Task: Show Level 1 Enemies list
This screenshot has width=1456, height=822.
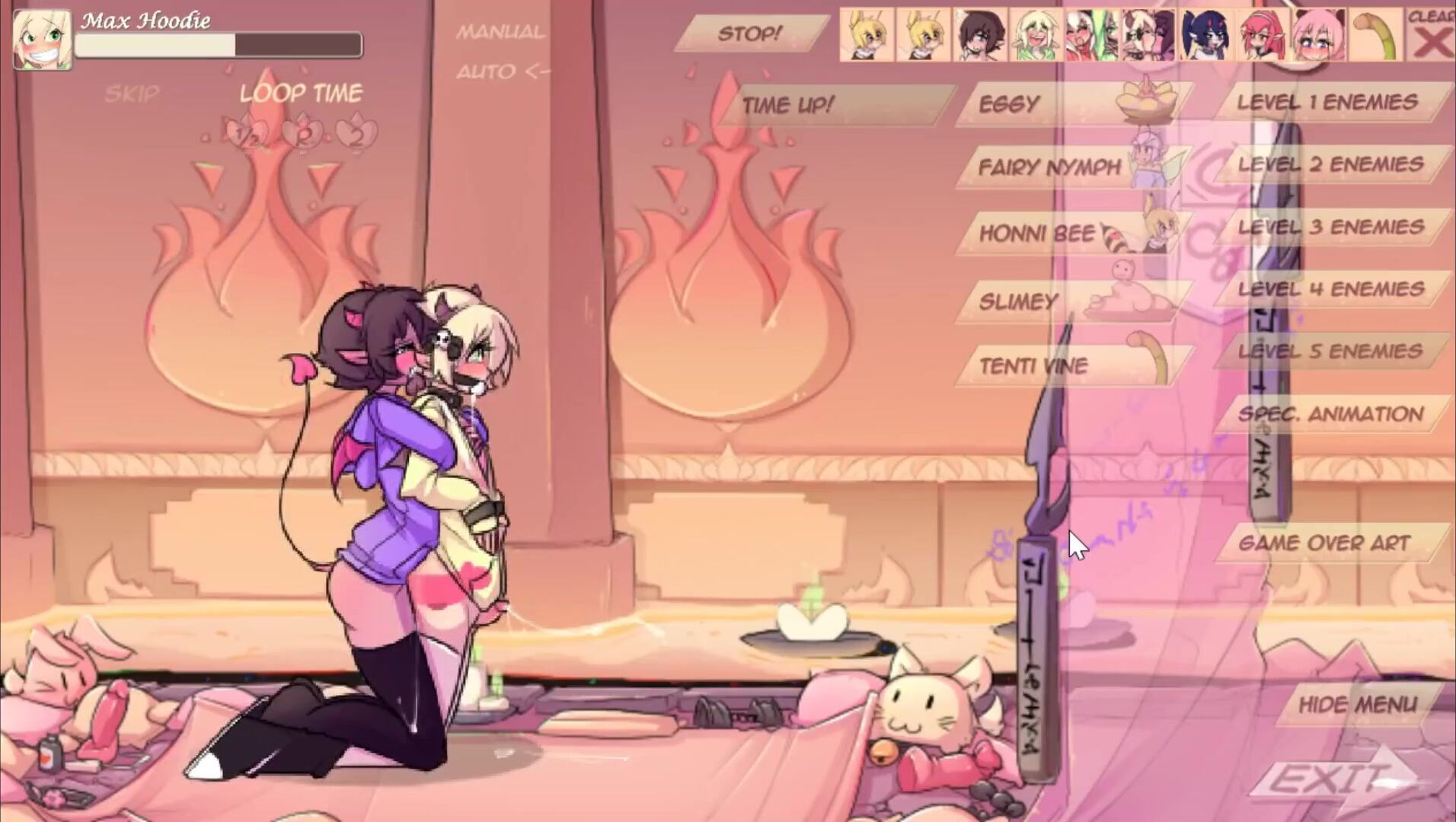Action: (x=1327, y=102)
